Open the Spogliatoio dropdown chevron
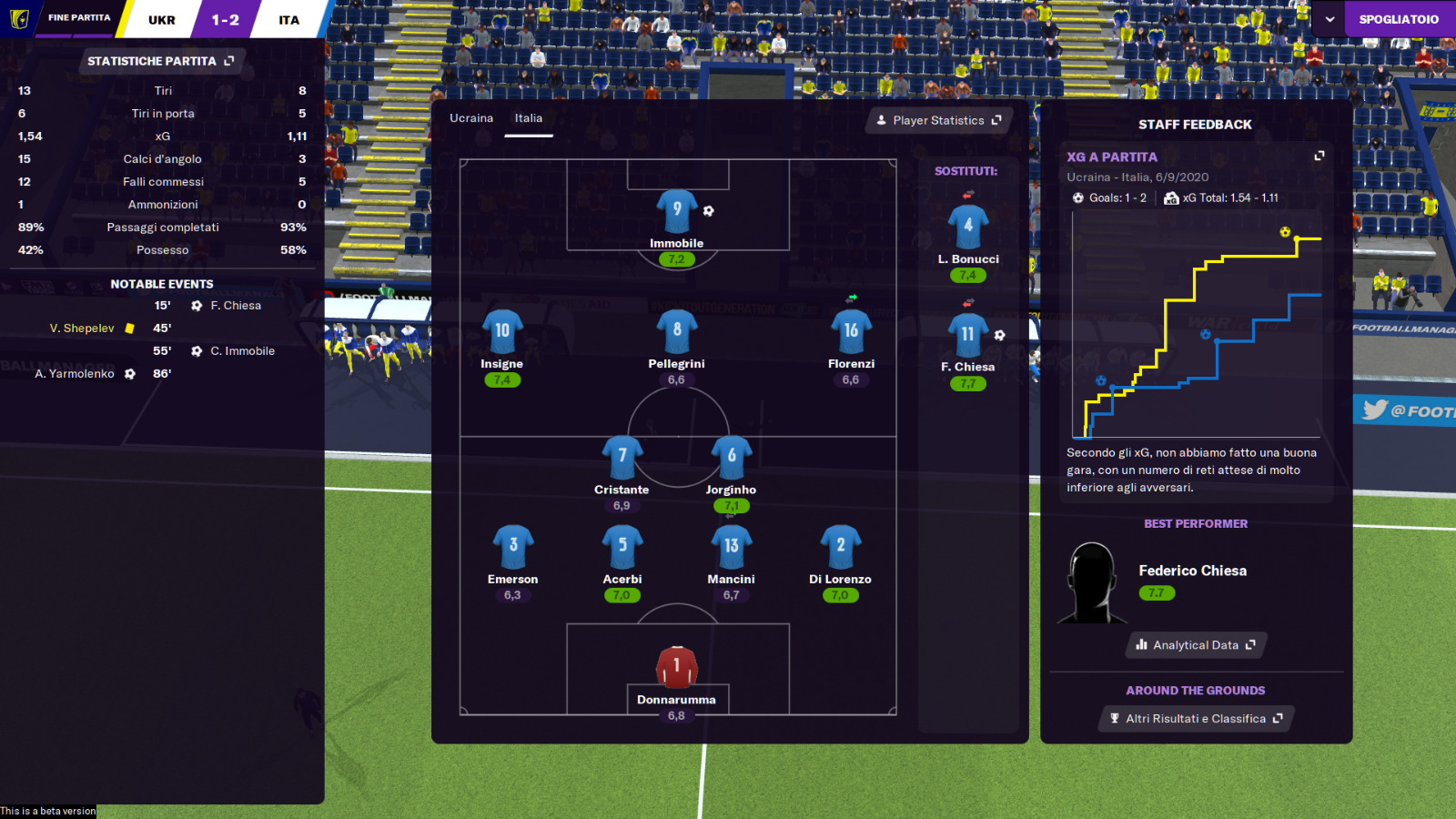The width and height of the screenshot is (1456, 819). [x=1331, y=18]
